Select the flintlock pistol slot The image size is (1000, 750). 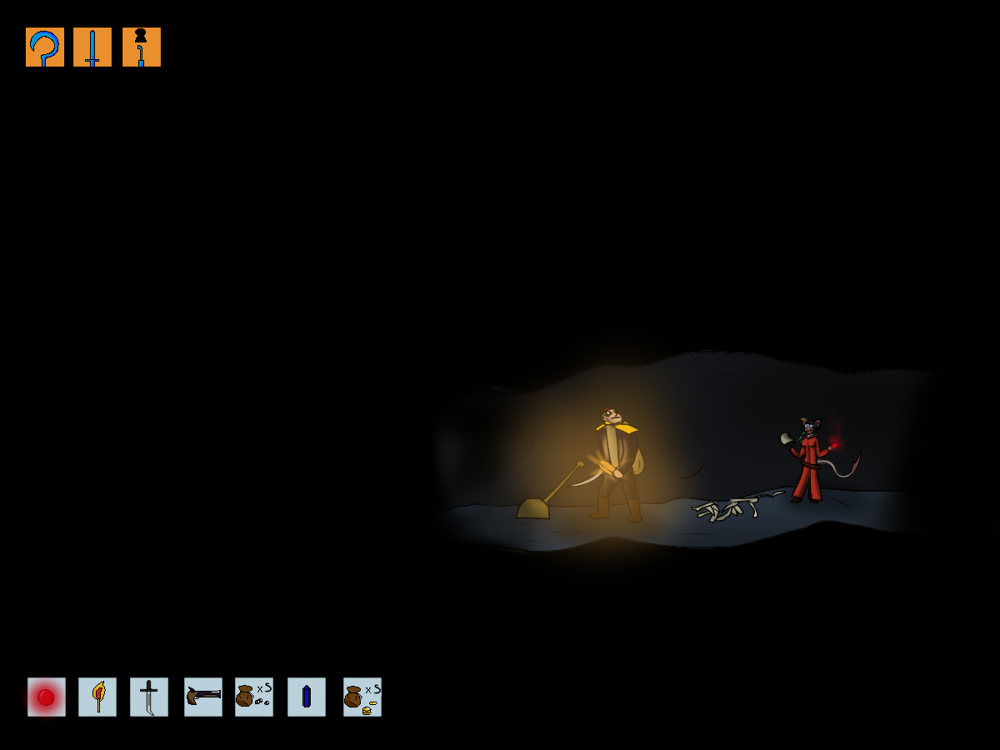pyautogui.click(x=203, y=697)
